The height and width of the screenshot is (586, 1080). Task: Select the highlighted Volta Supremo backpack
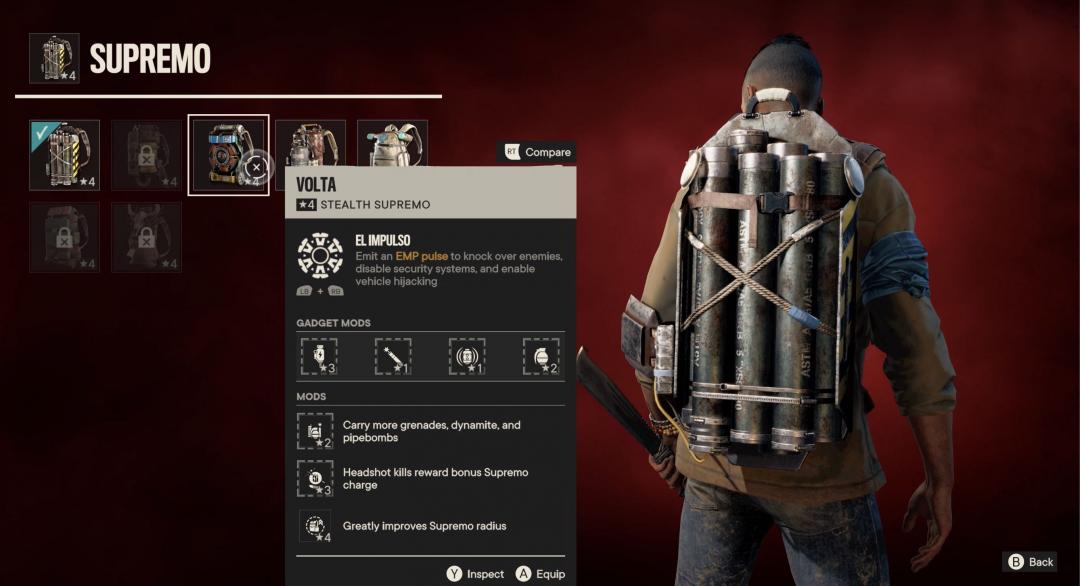pyautogui.click(x=228, y=155)
